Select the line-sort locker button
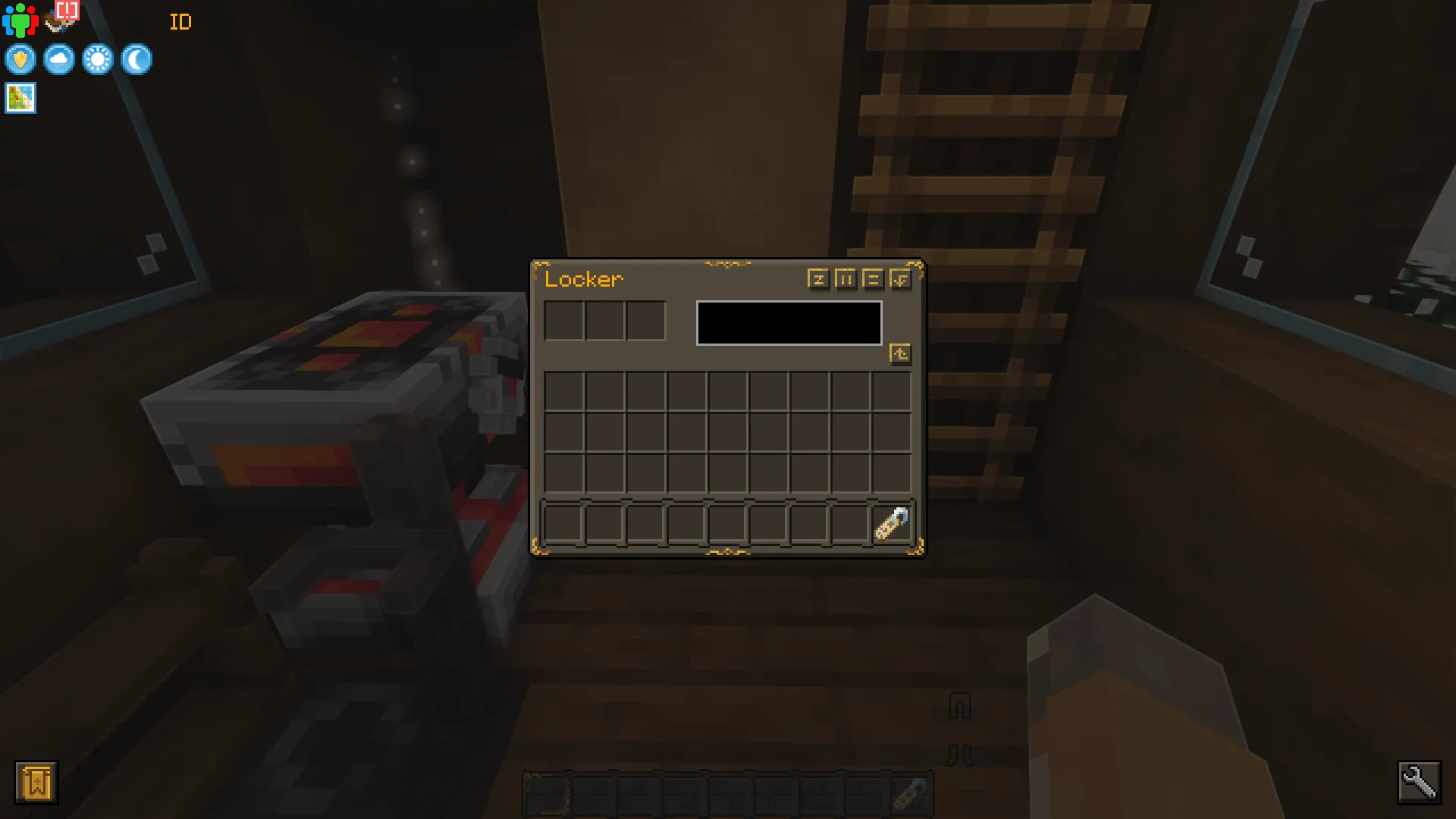 873,280
